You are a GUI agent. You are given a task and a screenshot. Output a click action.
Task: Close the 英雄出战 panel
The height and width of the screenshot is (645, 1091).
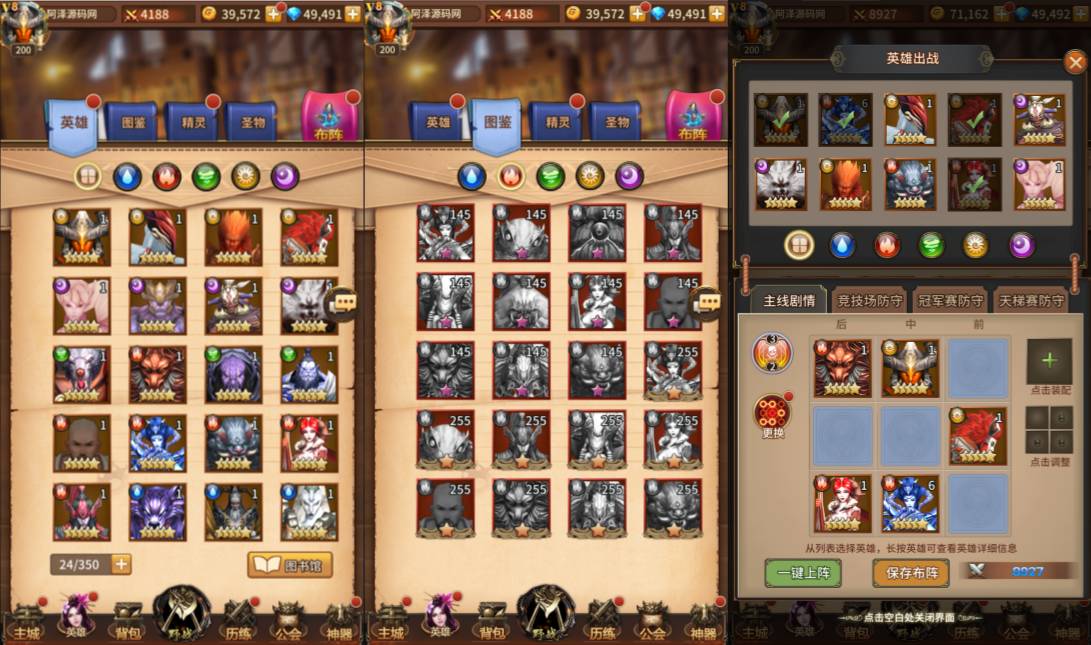tap(1075, 62)
